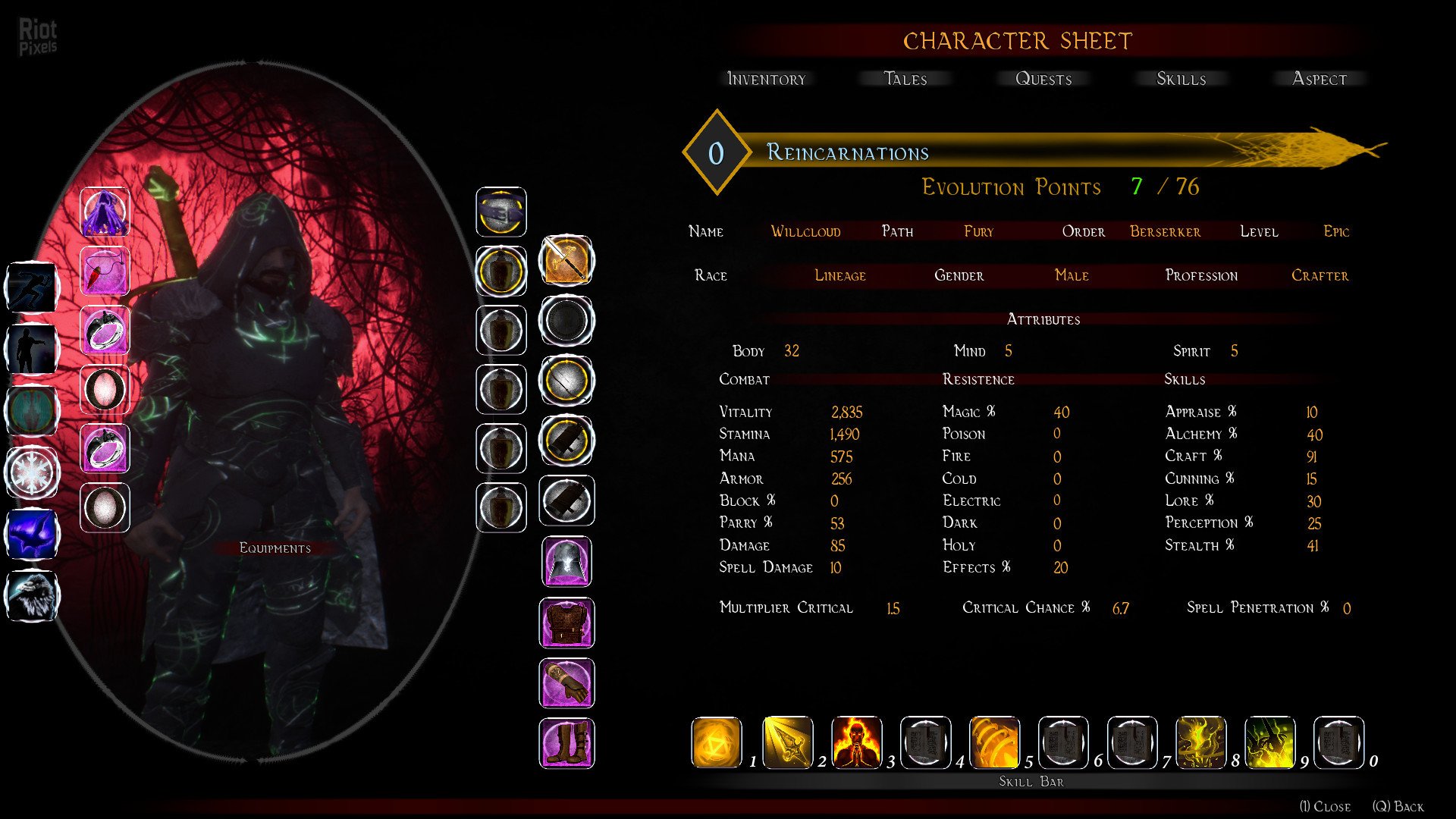Screen dimensions: 1456x819
Task: Select the sword weapon slot
Action: (566, 260)
